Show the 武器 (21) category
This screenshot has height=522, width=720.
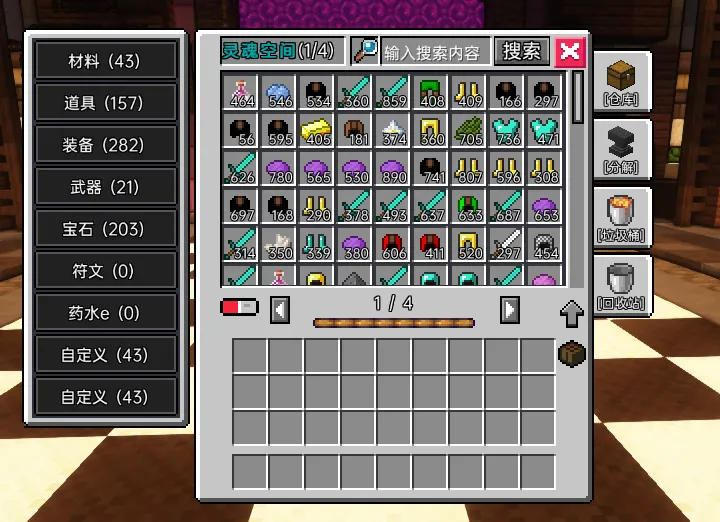104,187
